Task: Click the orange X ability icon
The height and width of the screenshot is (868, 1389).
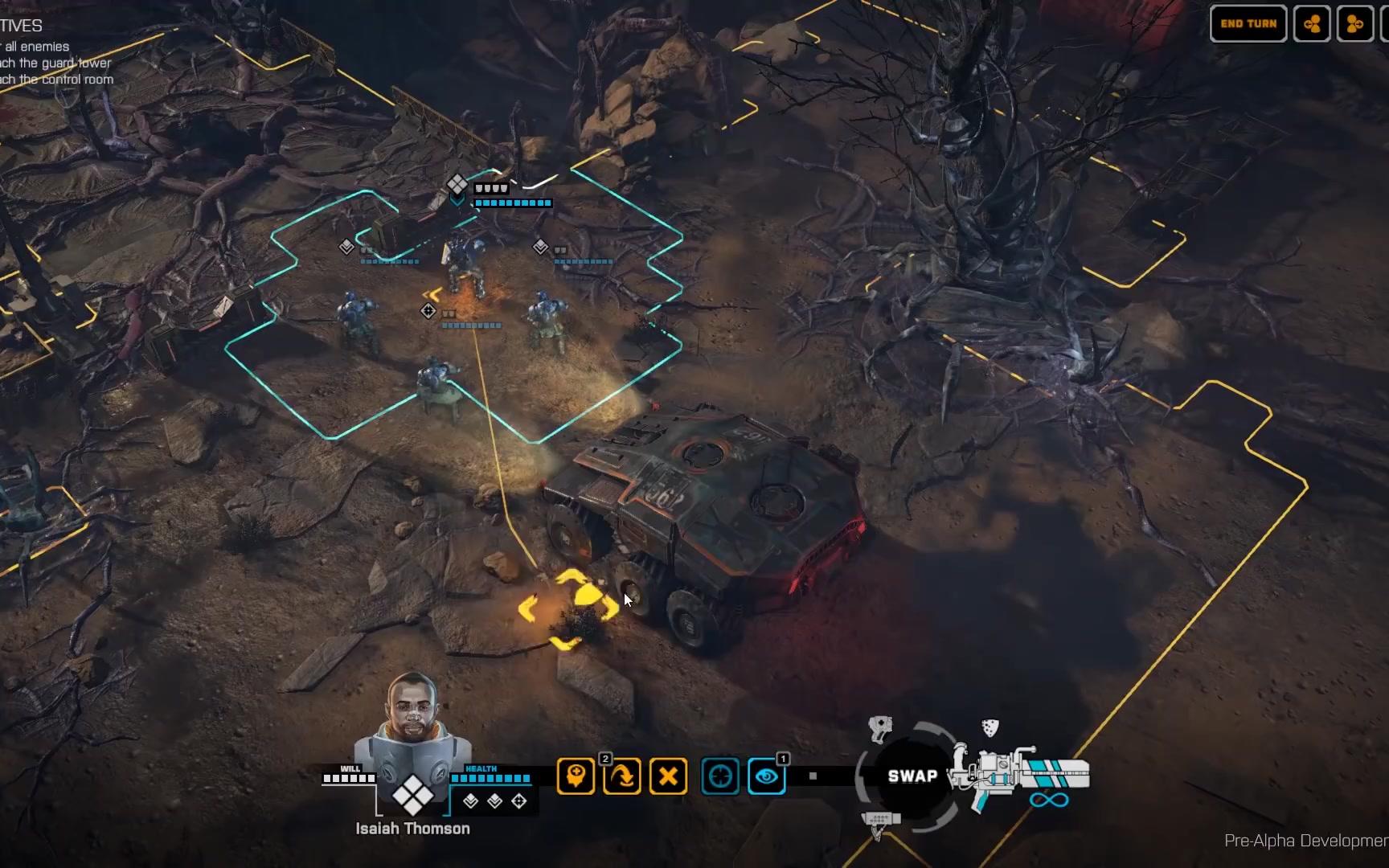Action: [668, 776]
